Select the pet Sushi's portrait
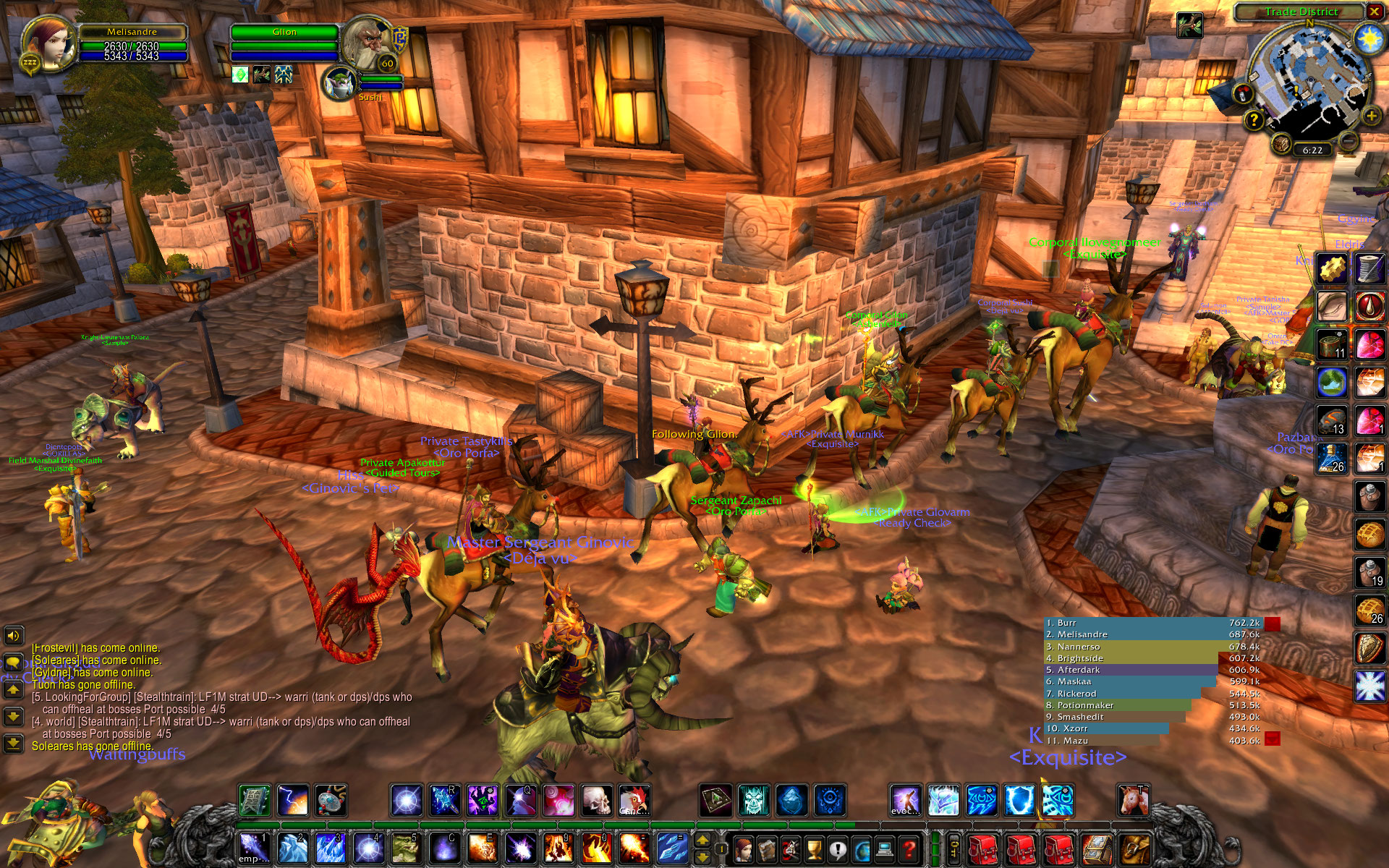This screenshot has height=868, width=1389. click(339, 82)
